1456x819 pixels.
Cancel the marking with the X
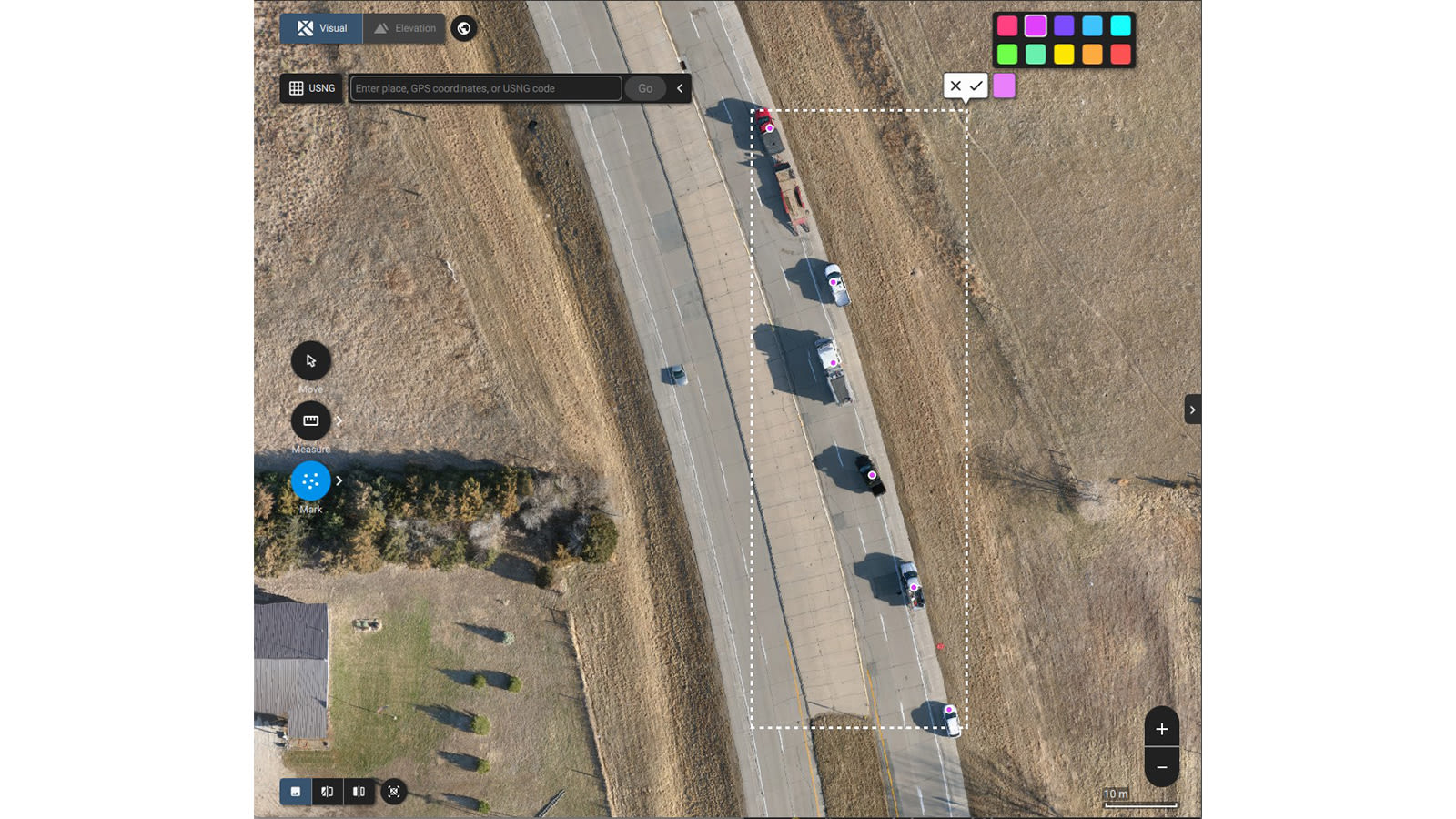[x=955, y=85]
